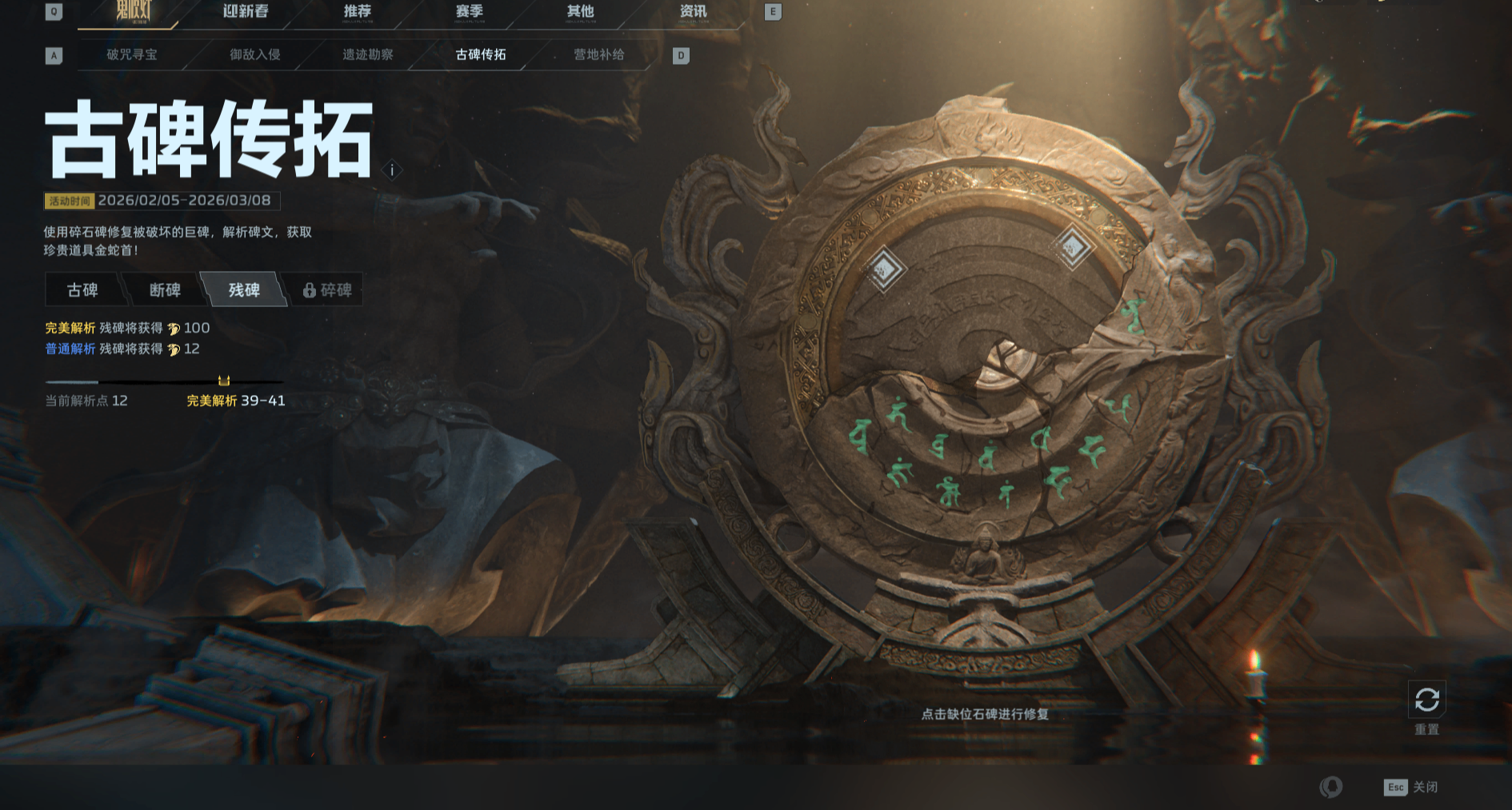Go to the 其他 top tab
This screenshot has width=1512, height=810.
click(580, 11)
